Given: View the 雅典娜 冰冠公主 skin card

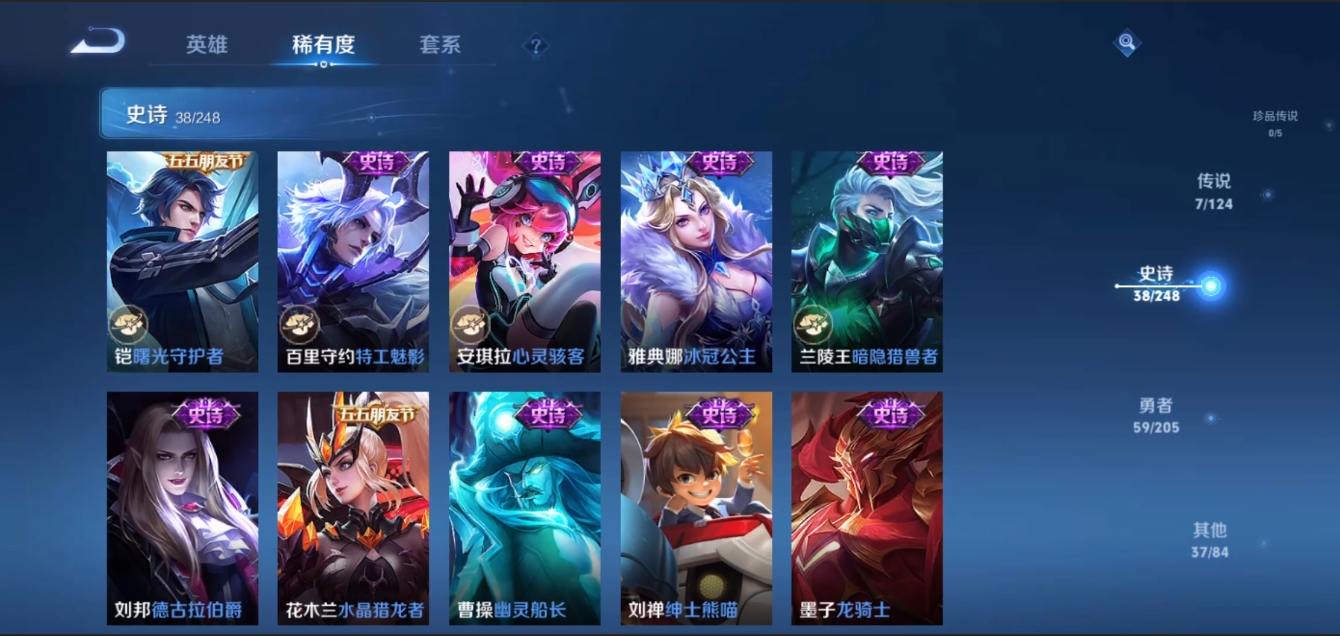Looking at the screenshot, I should point(696,262).
